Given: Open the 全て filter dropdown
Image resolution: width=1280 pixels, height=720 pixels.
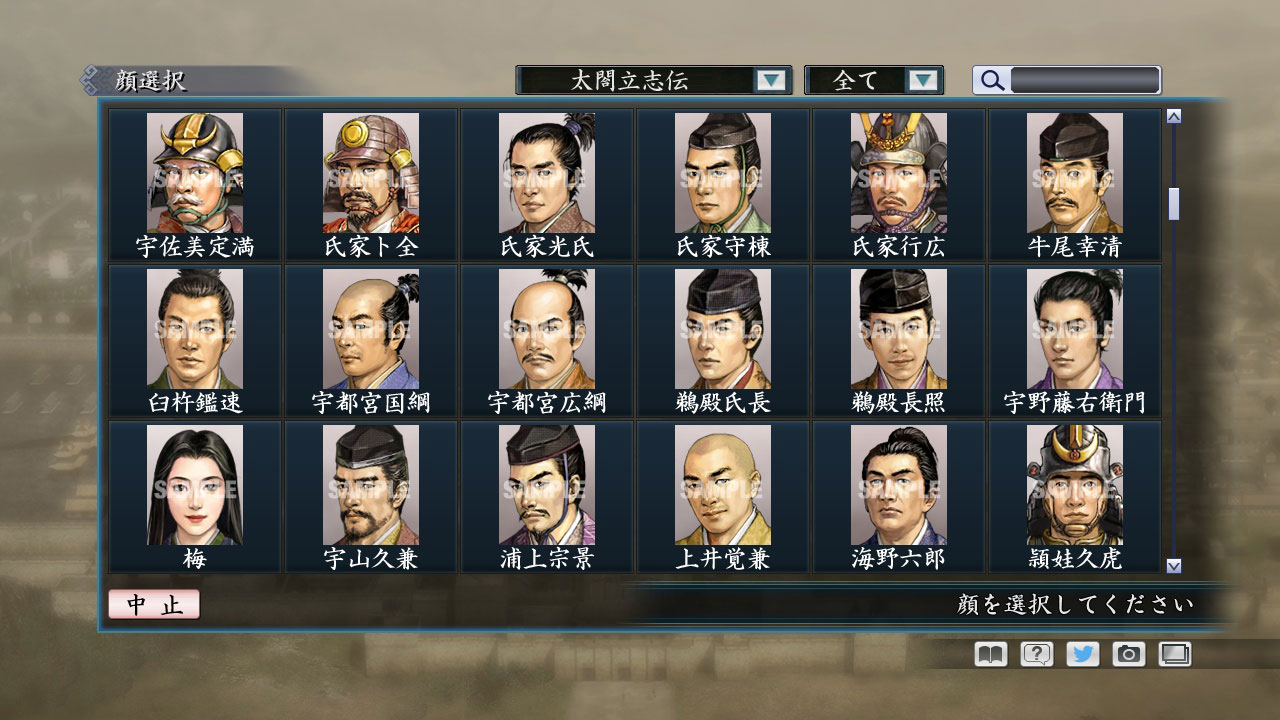Looking at the screenshot, I should click(860, 79).
